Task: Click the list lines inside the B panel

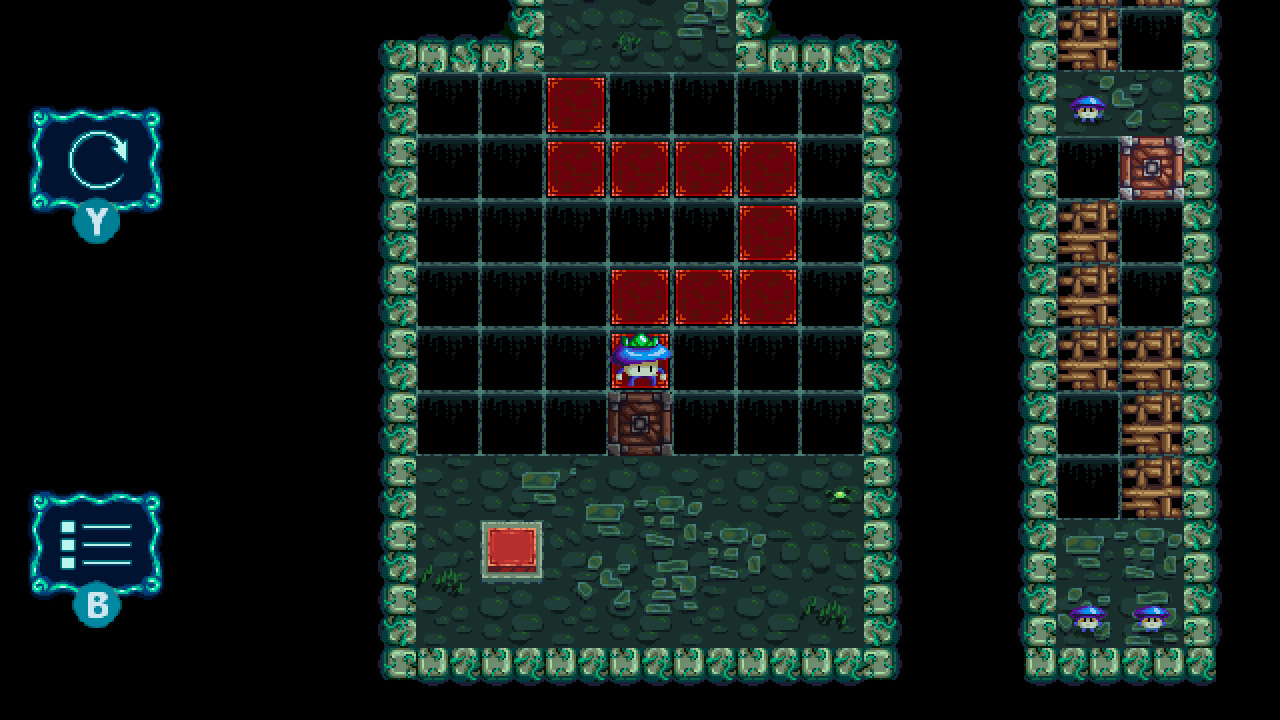Action: click(x=100, y=543)
